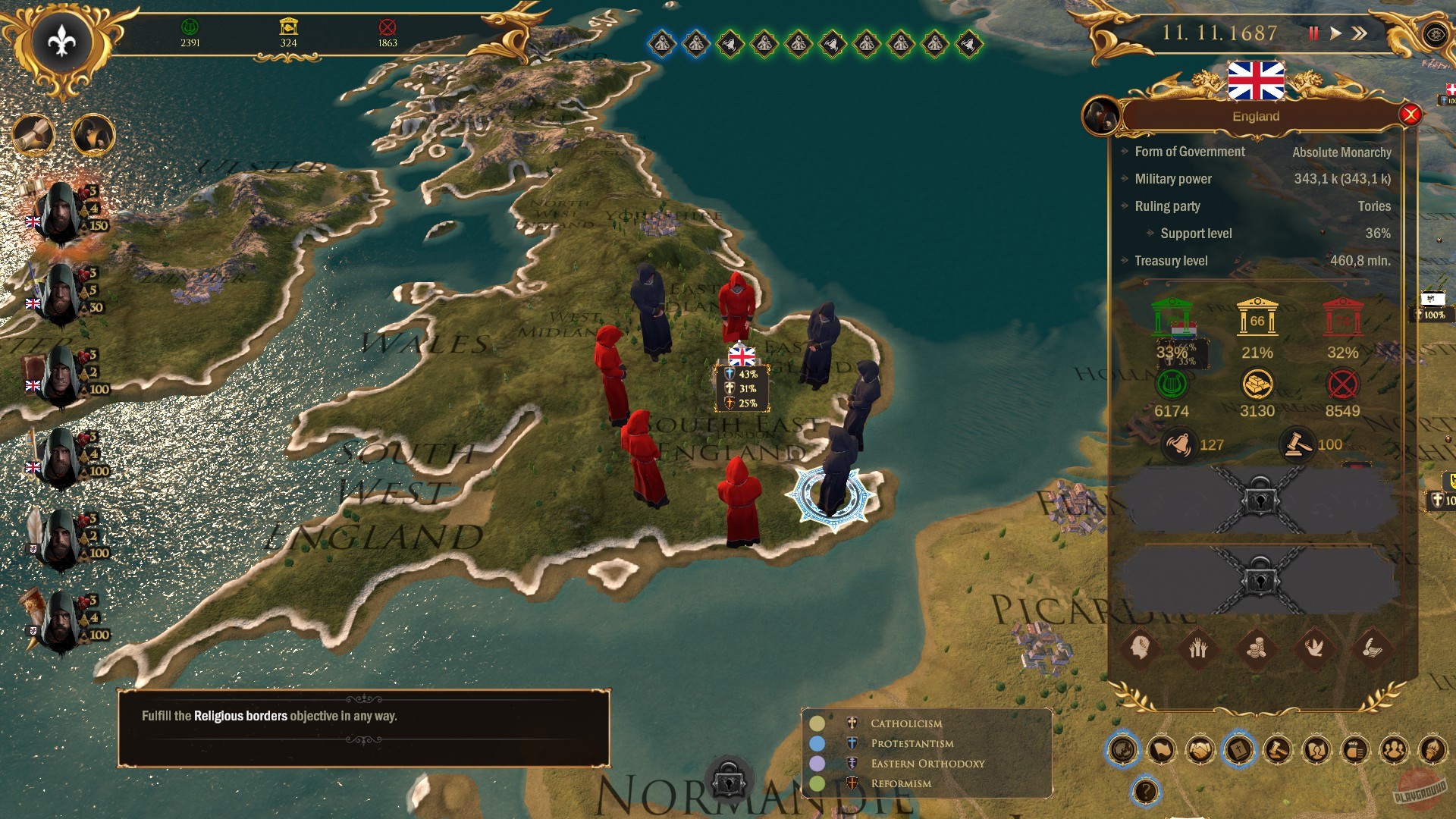Open the question mark help button
The image size is (1456, 819).
[x=1145, y=792]
